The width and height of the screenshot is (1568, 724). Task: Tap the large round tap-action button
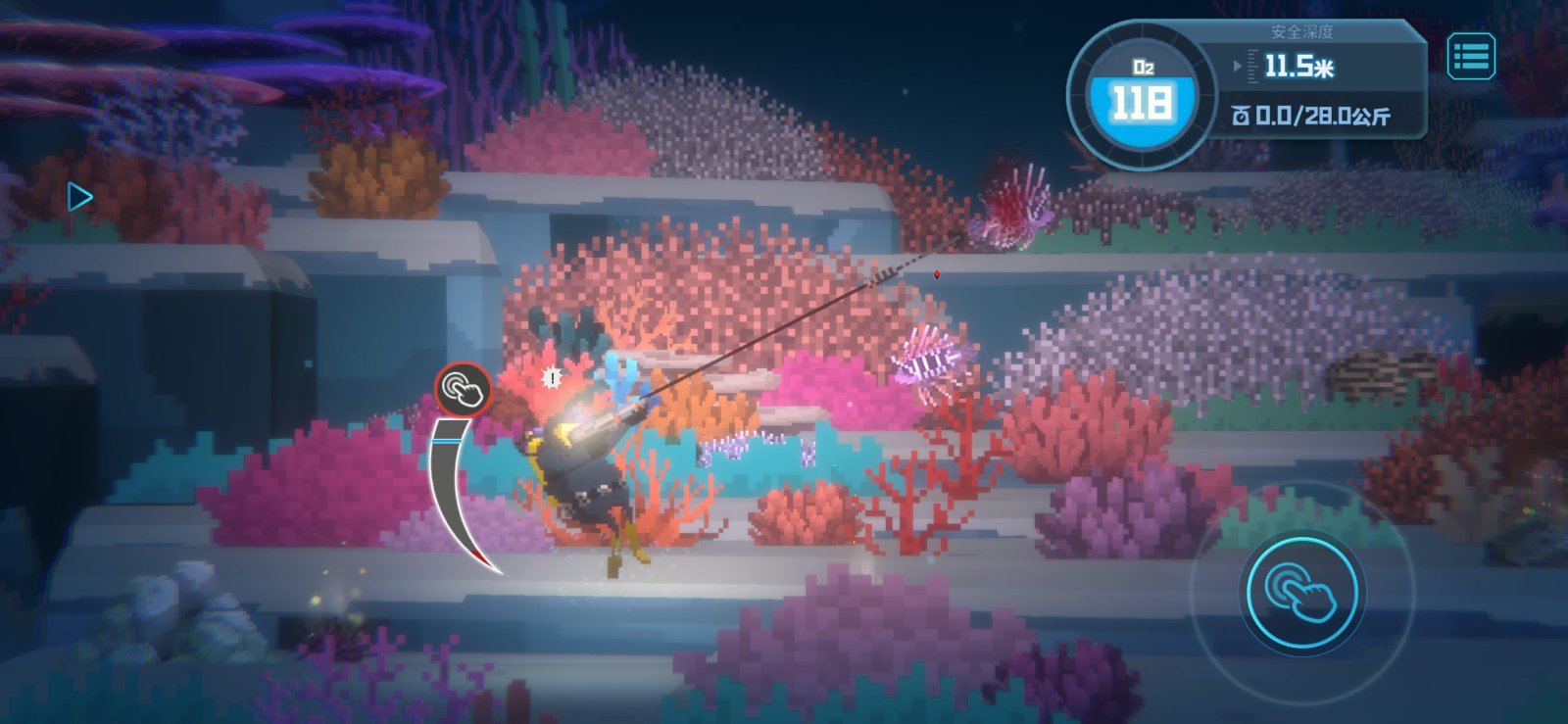point(1301,592)
